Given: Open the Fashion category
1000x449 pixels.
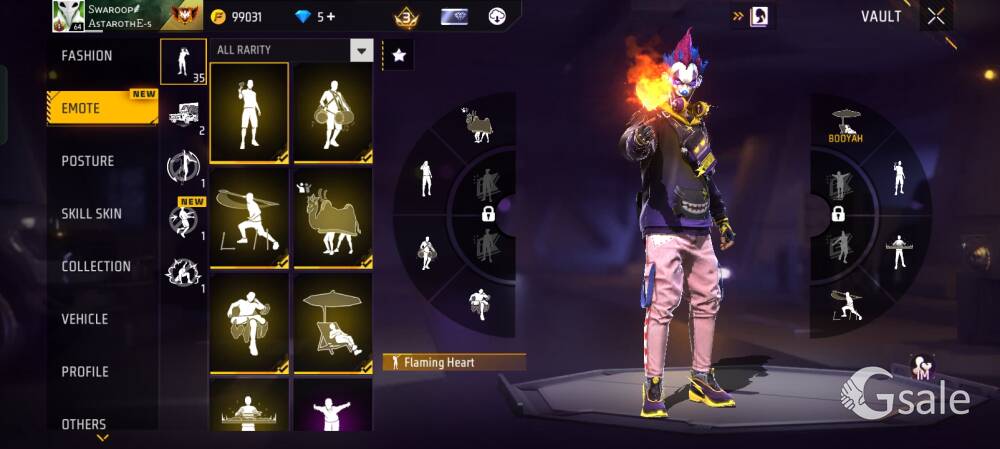Looking at the screenshot, I should (88, 56).
